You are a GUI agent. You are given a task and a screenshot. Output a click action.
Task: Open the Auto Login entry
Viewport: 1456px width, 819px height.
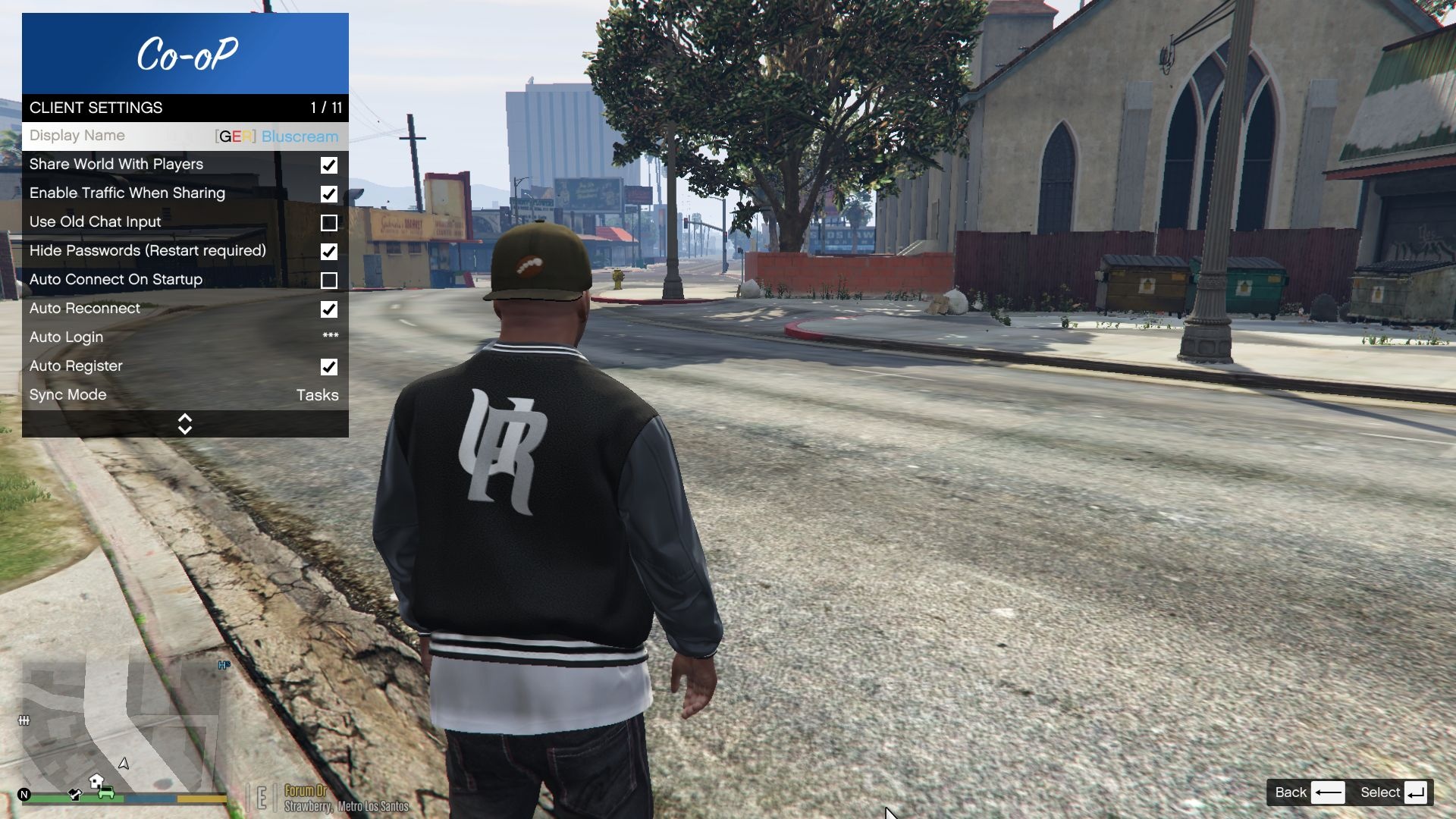pos(184,337)
